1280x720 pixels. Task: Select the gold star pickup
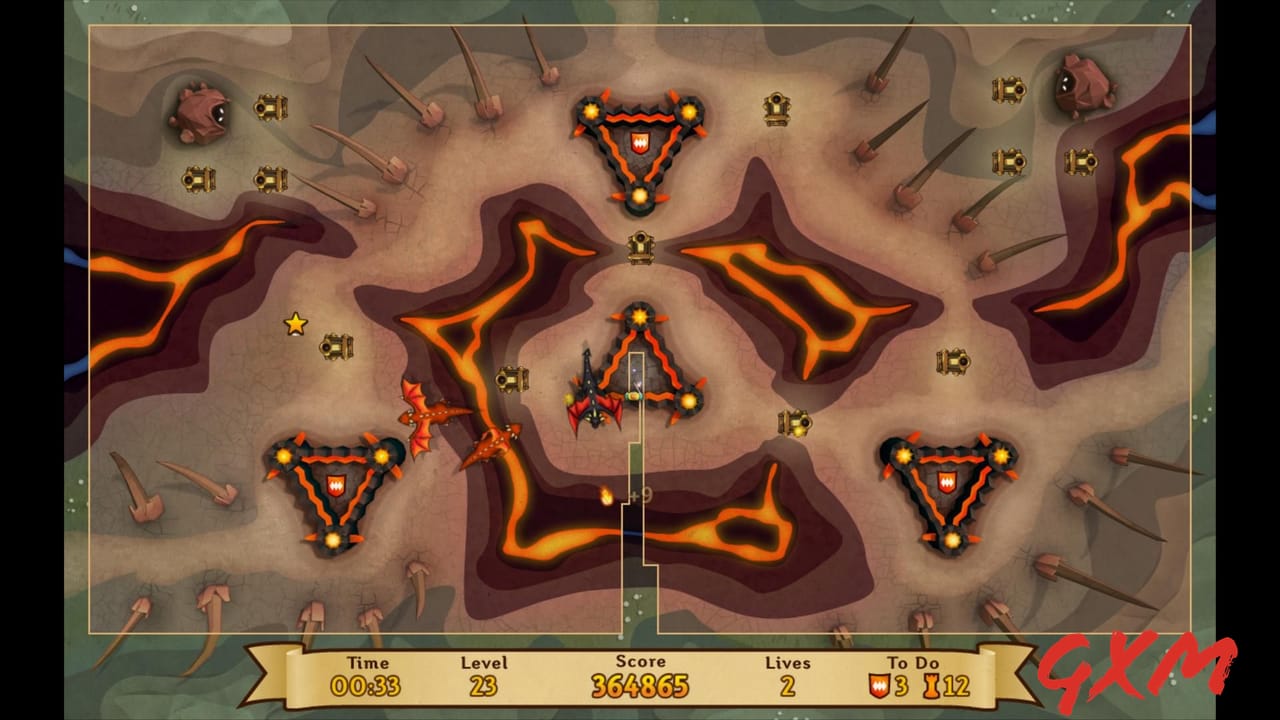[295, 325]
